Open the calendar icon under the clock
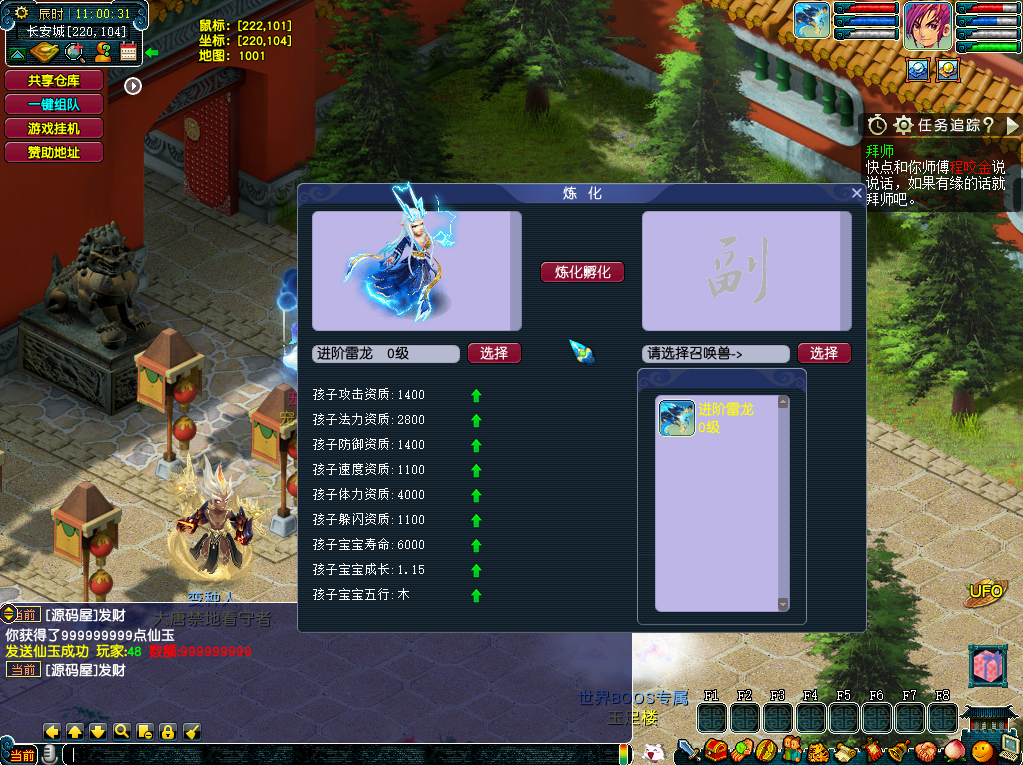 coord(128,53)
